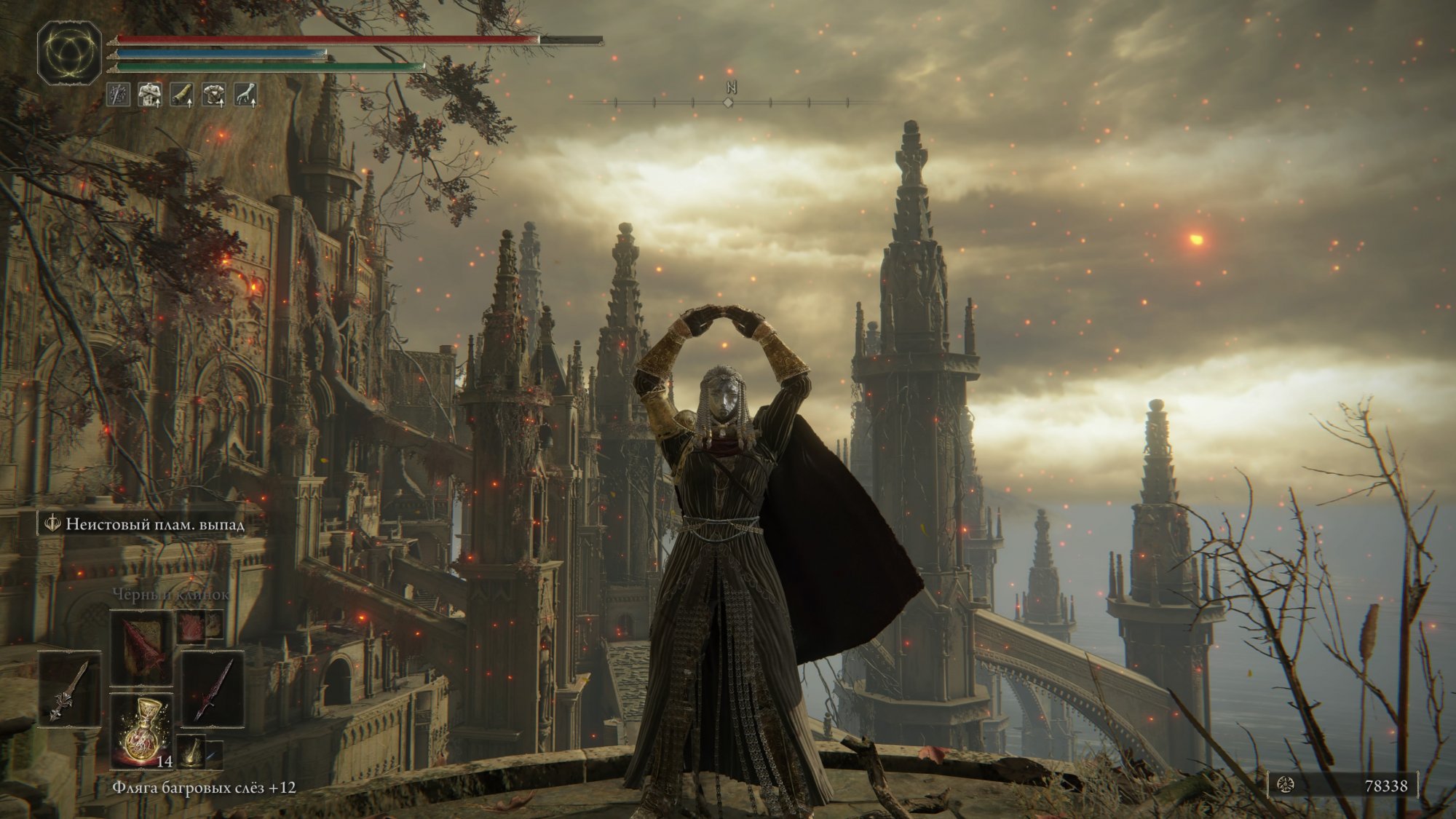Select the Black Blade spell slot

pos(141,647)
